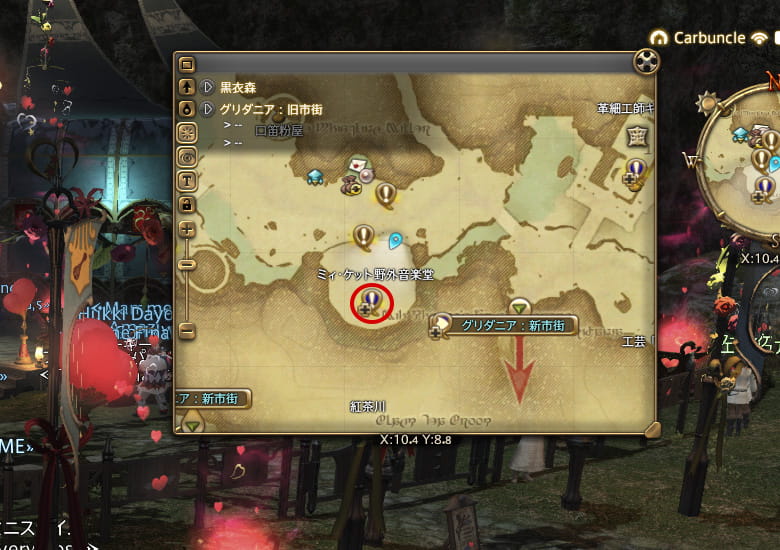Toggle the map lock padlock button

[187, 204]
